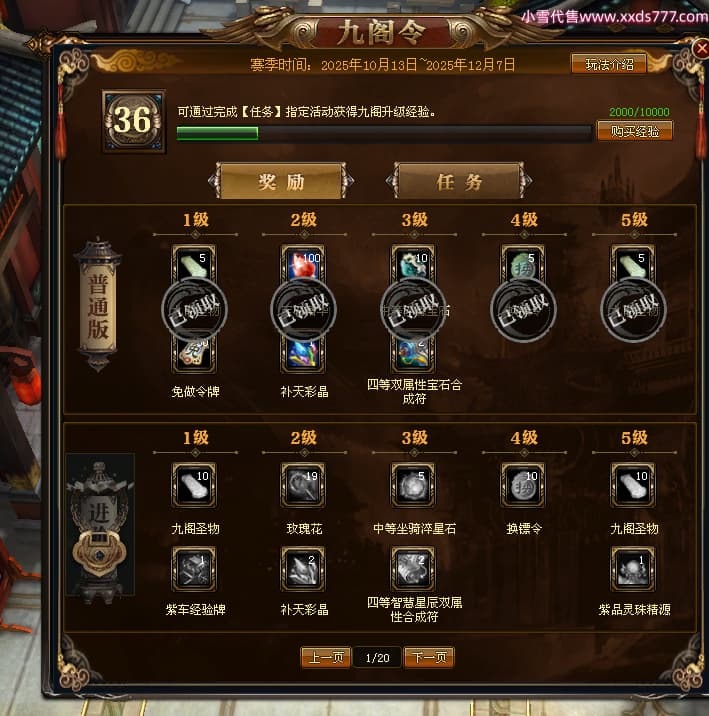Select the 紫车经验牌 reward icon
Screen dimensions: 709x716
193,568
